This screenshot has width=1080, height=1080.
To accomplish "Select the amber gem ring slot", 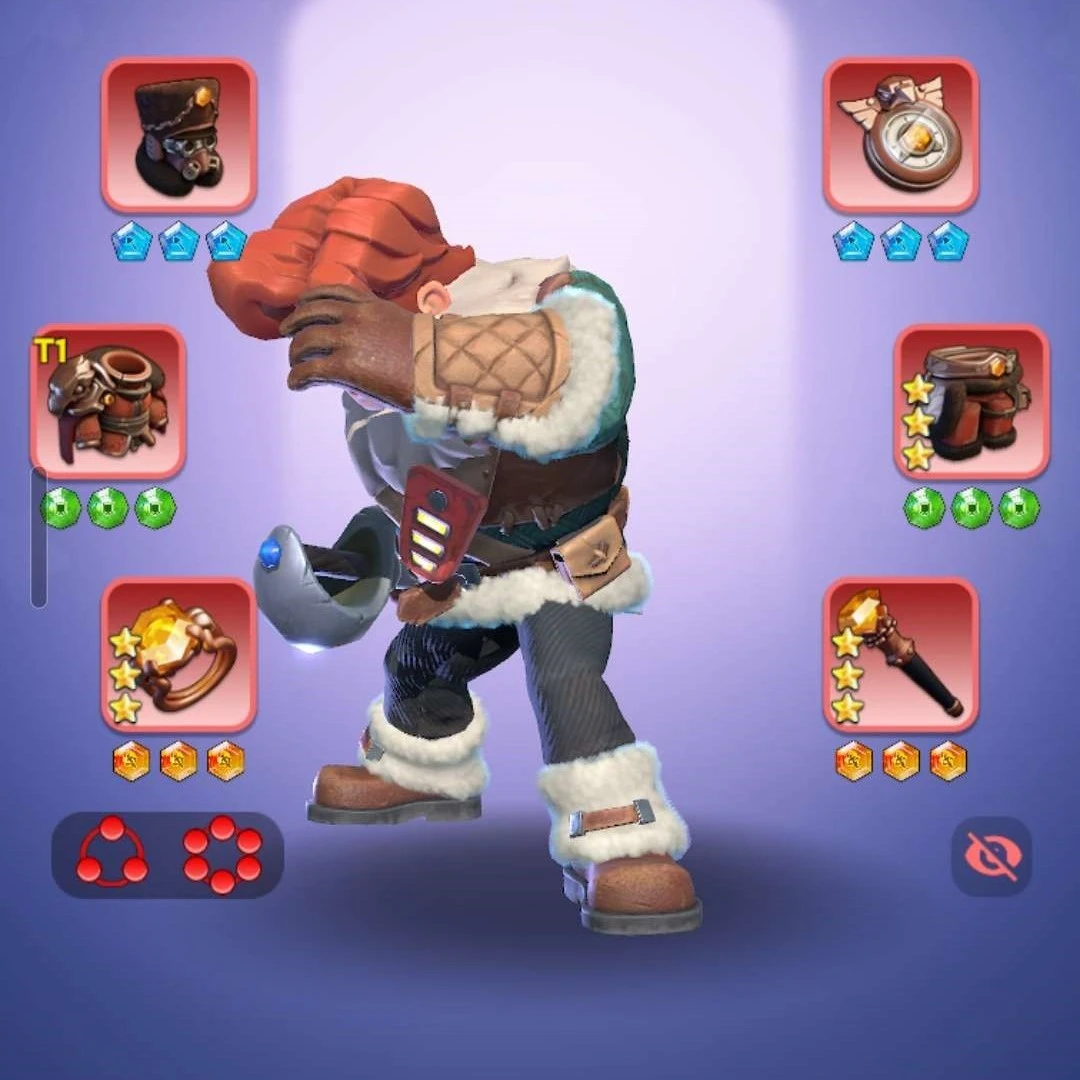I will [x=179, y=655].
